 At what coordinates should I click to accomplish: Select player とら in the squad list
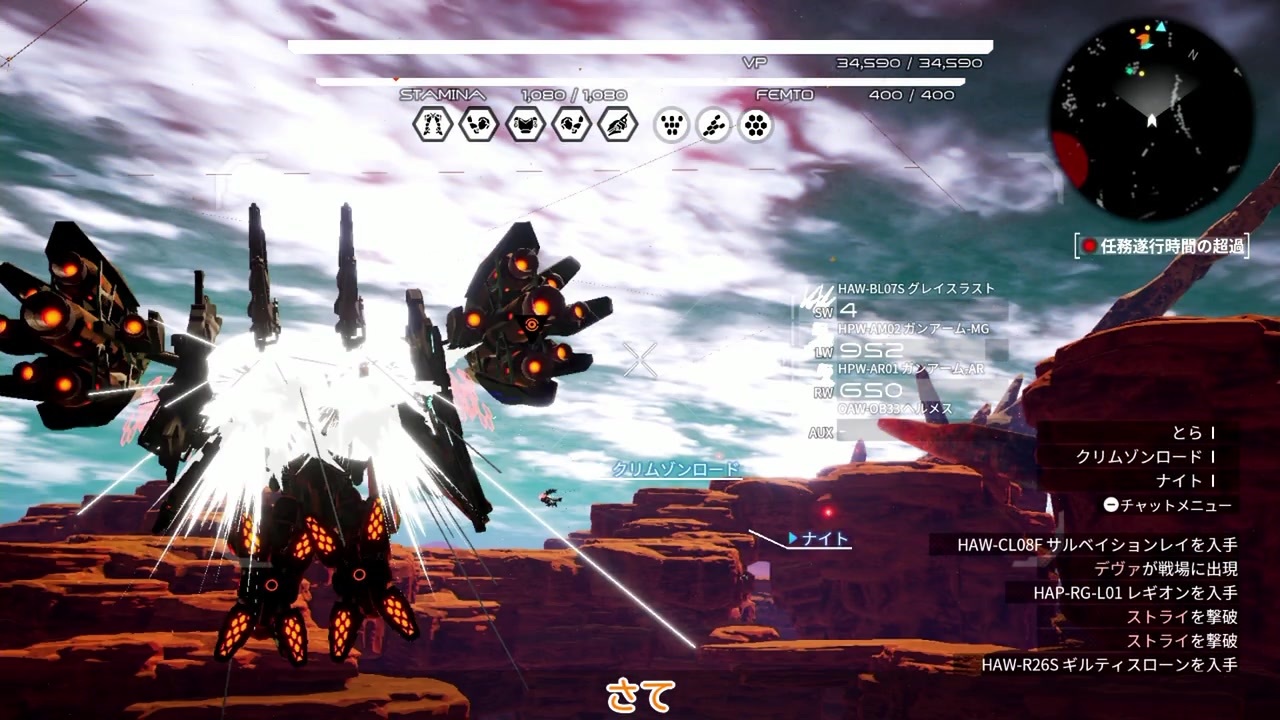point(1188,433)
